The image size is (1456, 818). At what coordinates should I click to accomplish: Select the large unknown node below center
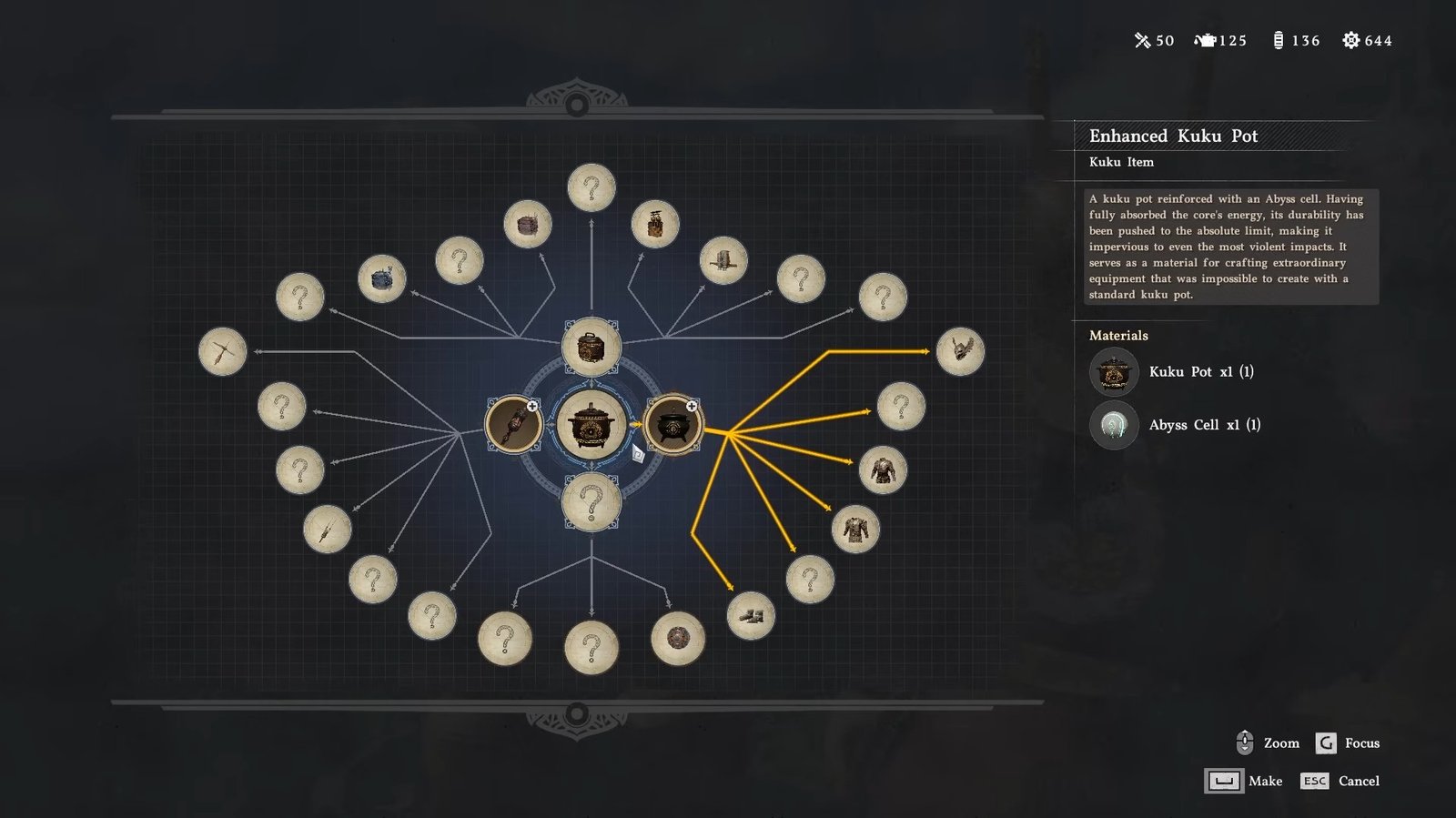point(591,501)
